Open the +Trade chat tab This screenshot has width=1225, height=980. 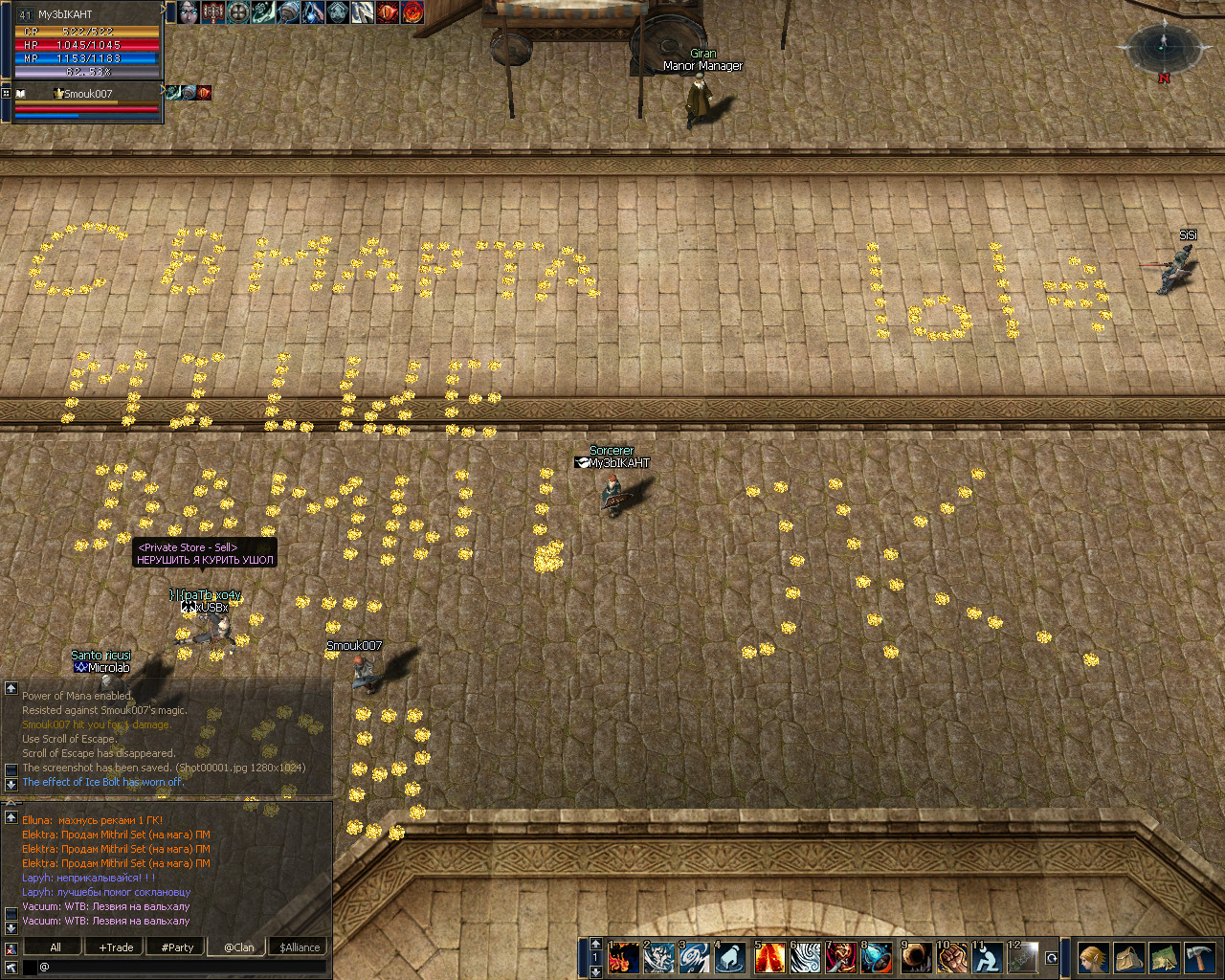coord(116,947)
